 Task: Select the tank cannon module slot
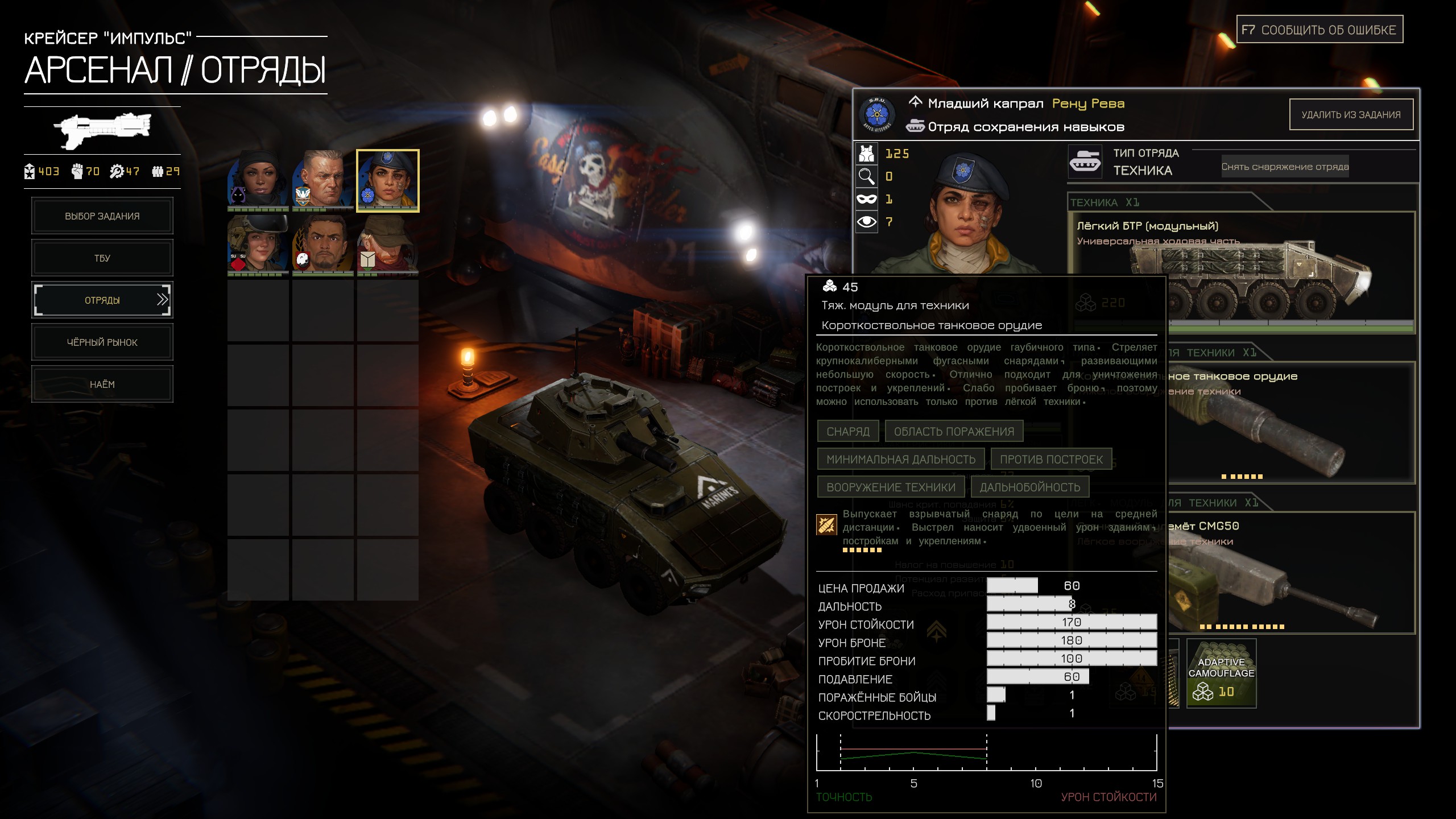1291,424
